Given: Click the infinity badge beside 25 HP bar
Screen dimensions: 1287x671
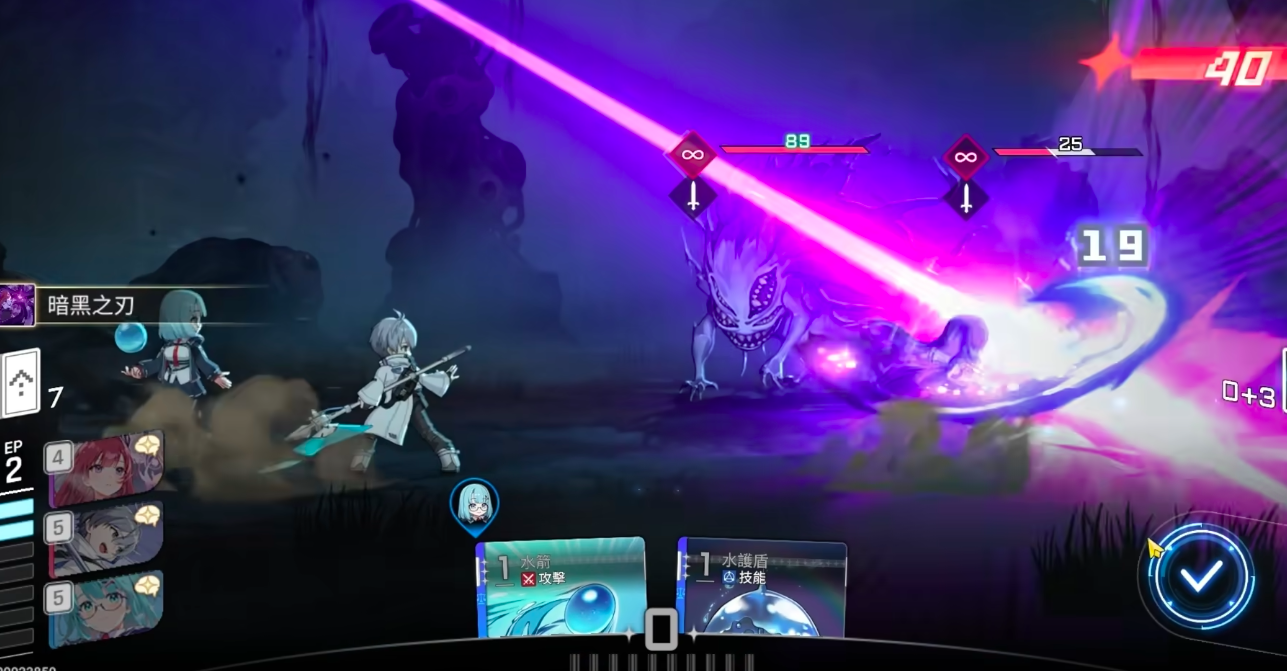Looking at the screenshot, I should [x=966, y=156].
